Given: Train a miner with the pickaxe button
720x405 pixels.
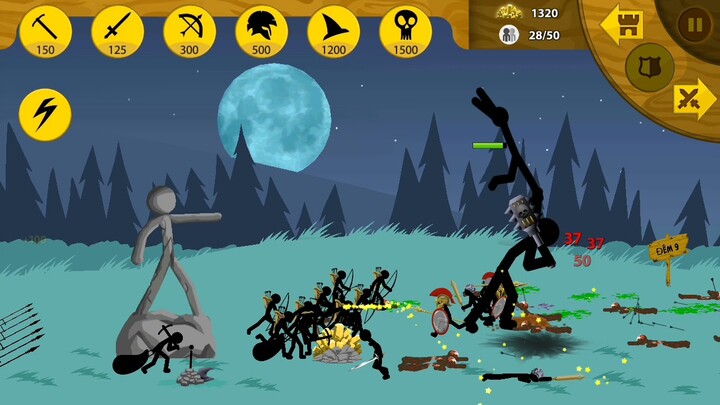Looking at the screenshot, I should 45,30.
